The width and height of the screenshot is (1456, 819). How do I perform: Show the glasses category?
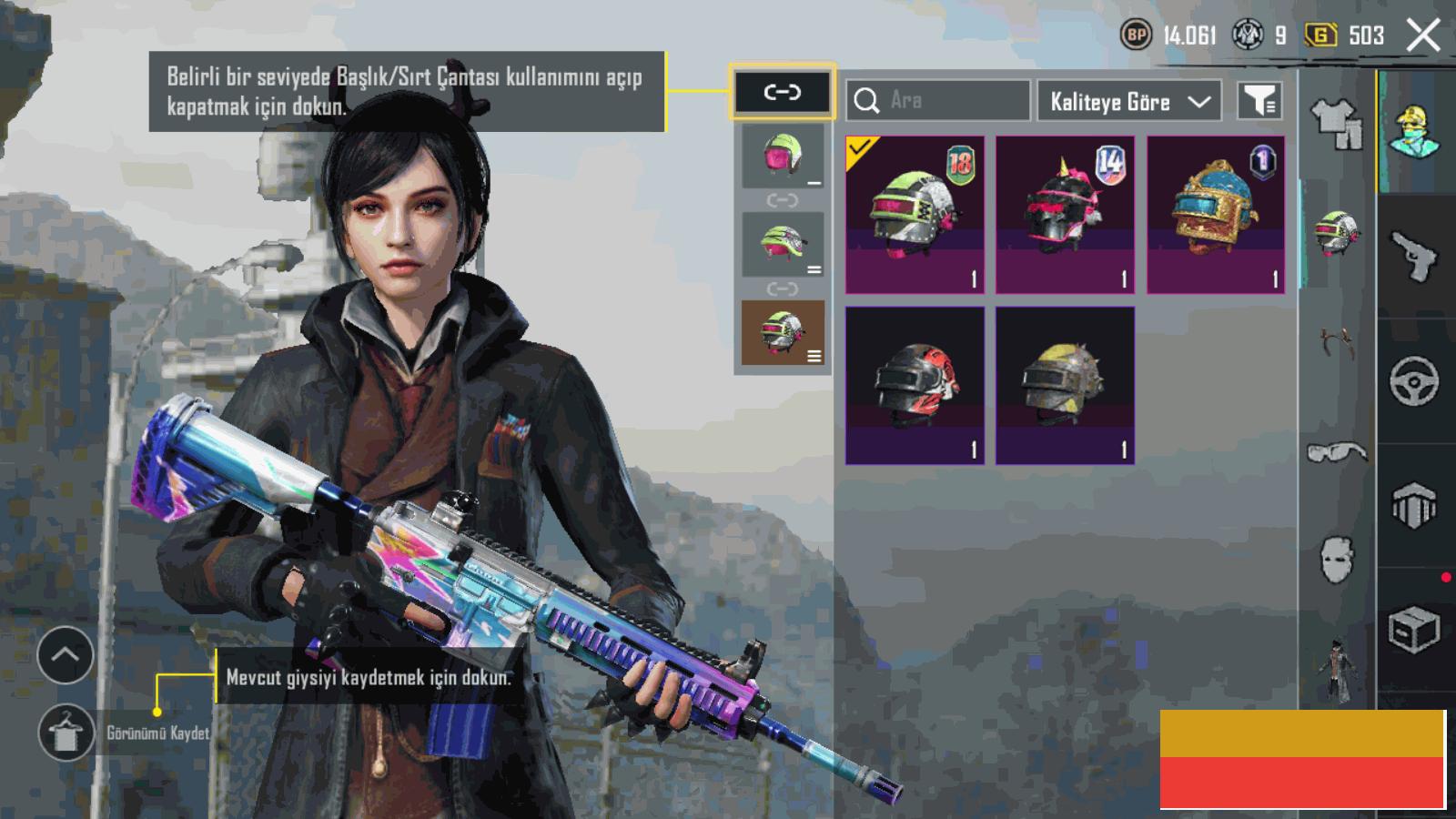coord(1337,452)
